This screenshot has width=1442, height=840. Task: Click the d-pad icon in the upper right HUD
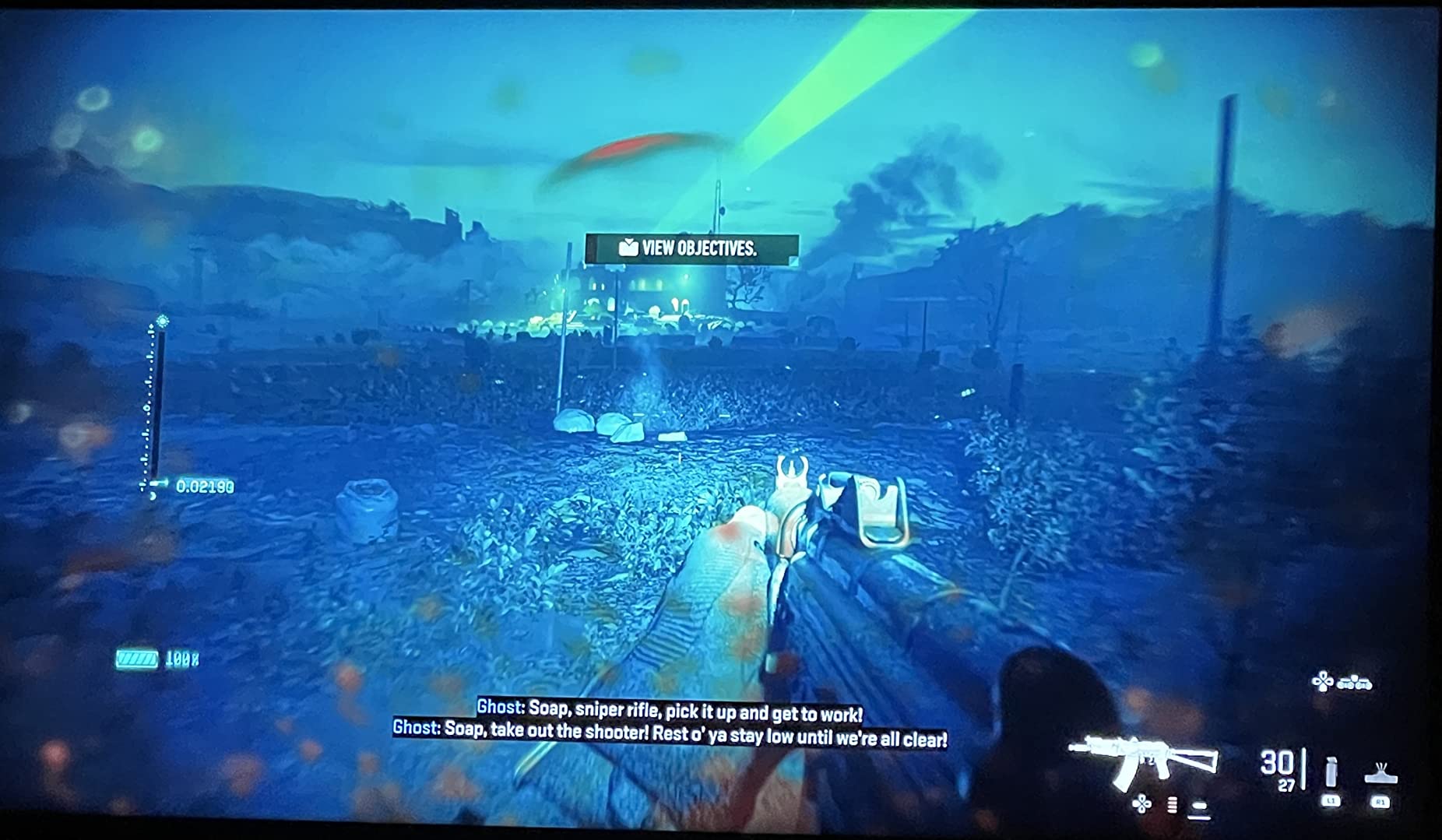tap(1323, 680)
